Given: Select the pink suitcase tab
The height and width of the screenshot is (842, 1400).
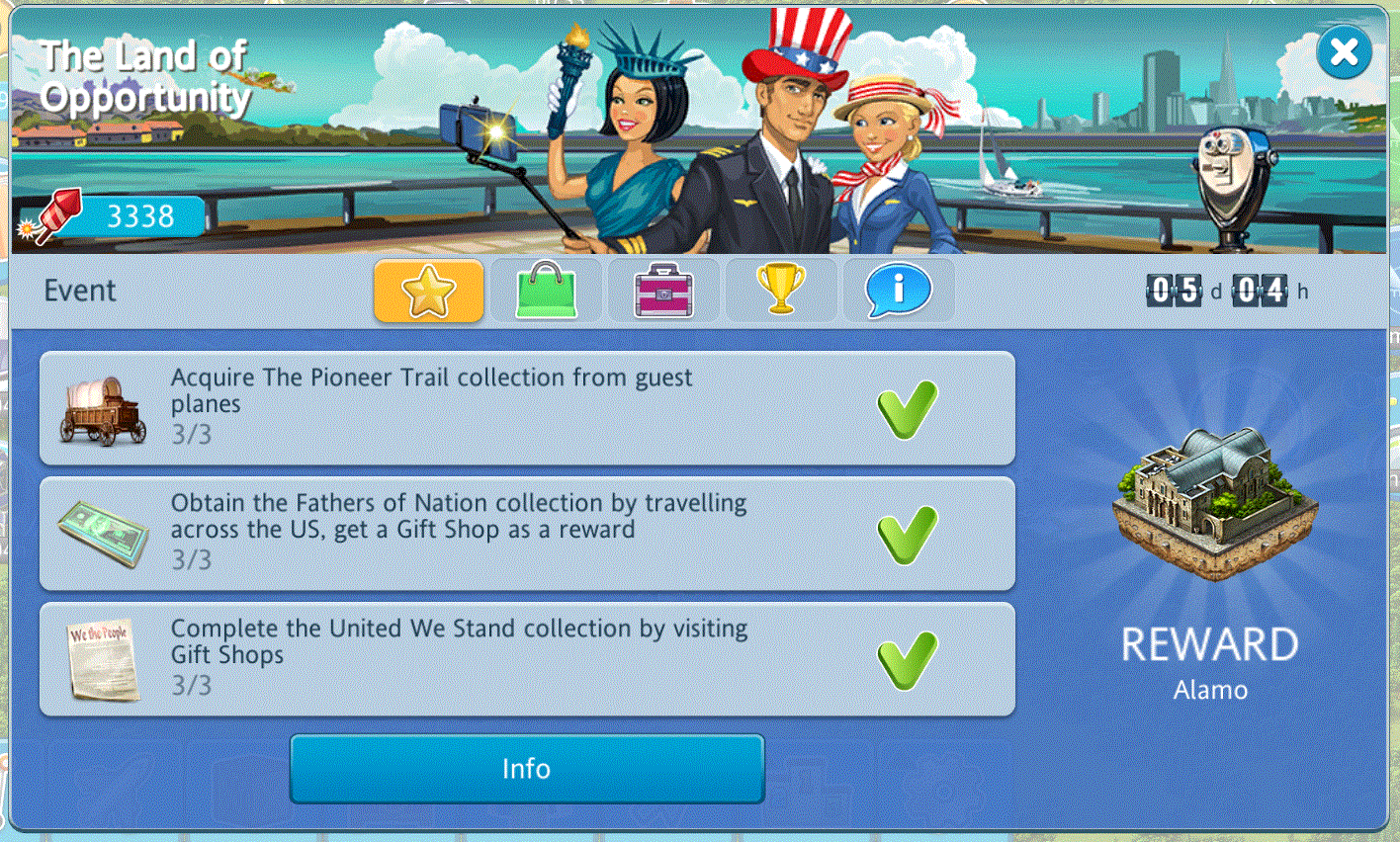Looking at the screenshot, I should (663, 291).
